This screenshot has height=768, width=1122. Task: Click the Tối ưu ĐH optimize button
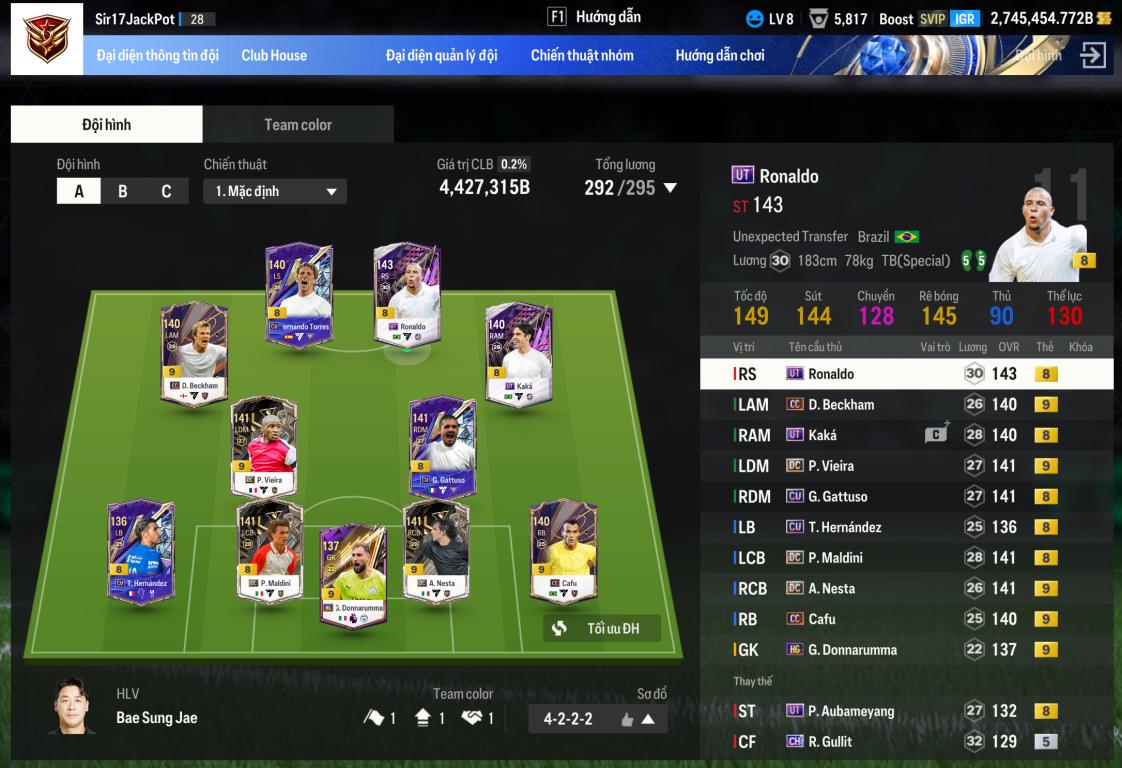click(x=602, y=628)
